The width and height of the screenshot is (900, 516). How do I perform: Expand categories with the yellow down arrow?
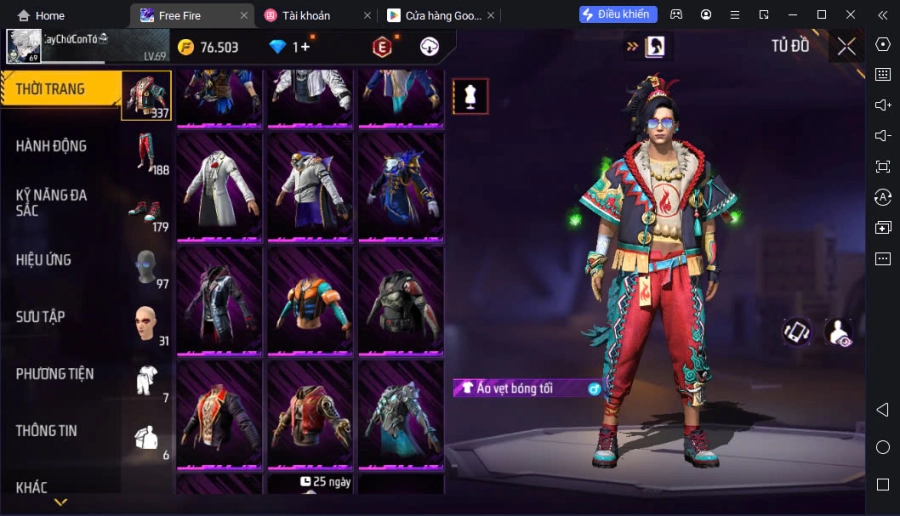[61, 502]
